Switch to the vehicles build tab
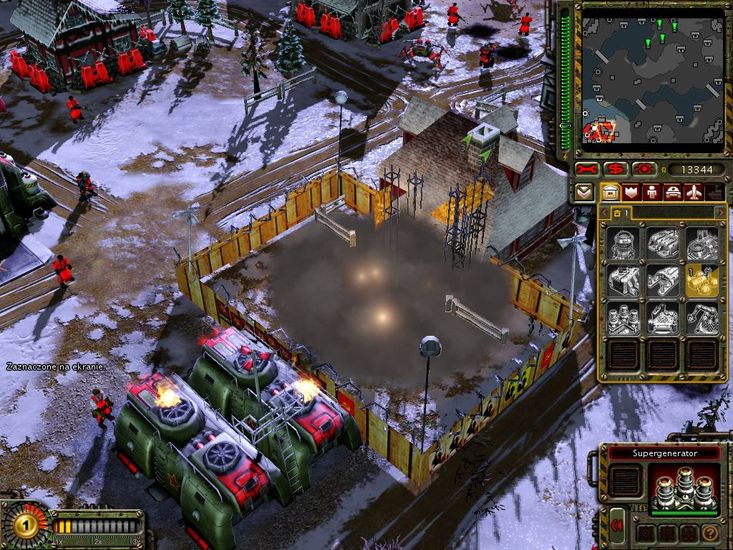 (x=675, y=192)
